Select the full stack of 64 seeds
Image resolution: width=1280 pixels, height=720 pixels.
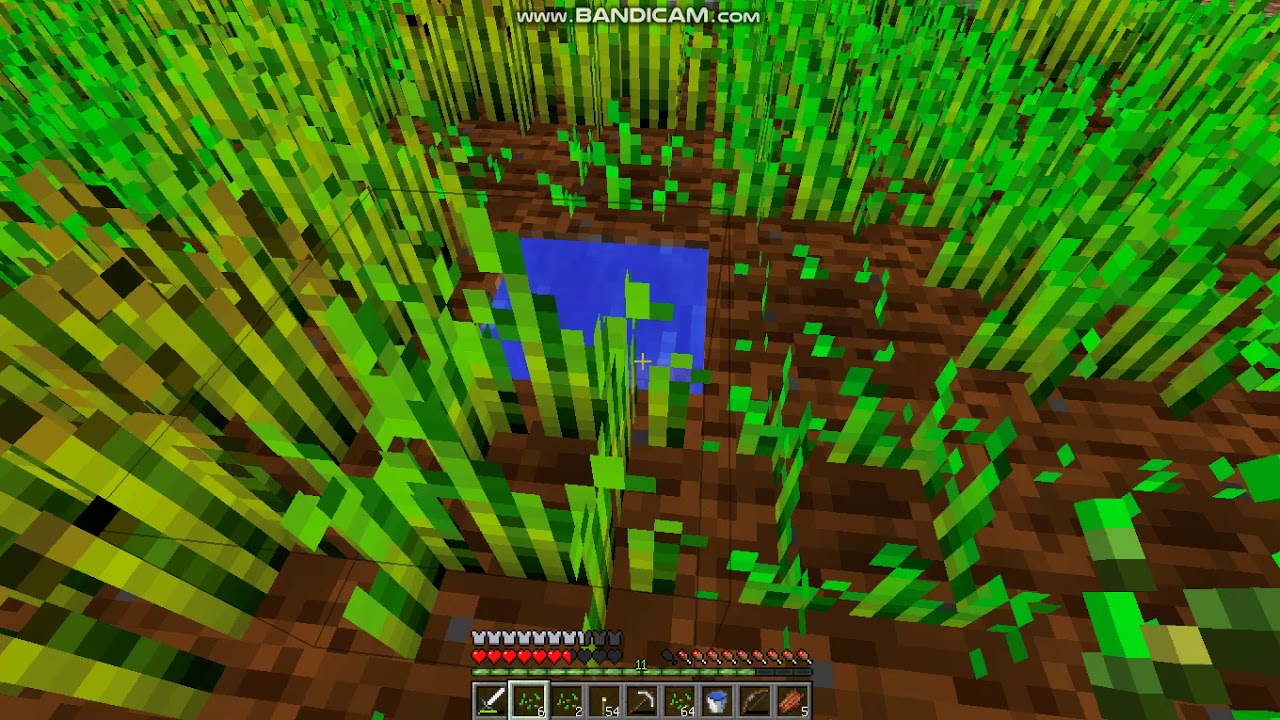pyautogui.click(x=681, y=698)
